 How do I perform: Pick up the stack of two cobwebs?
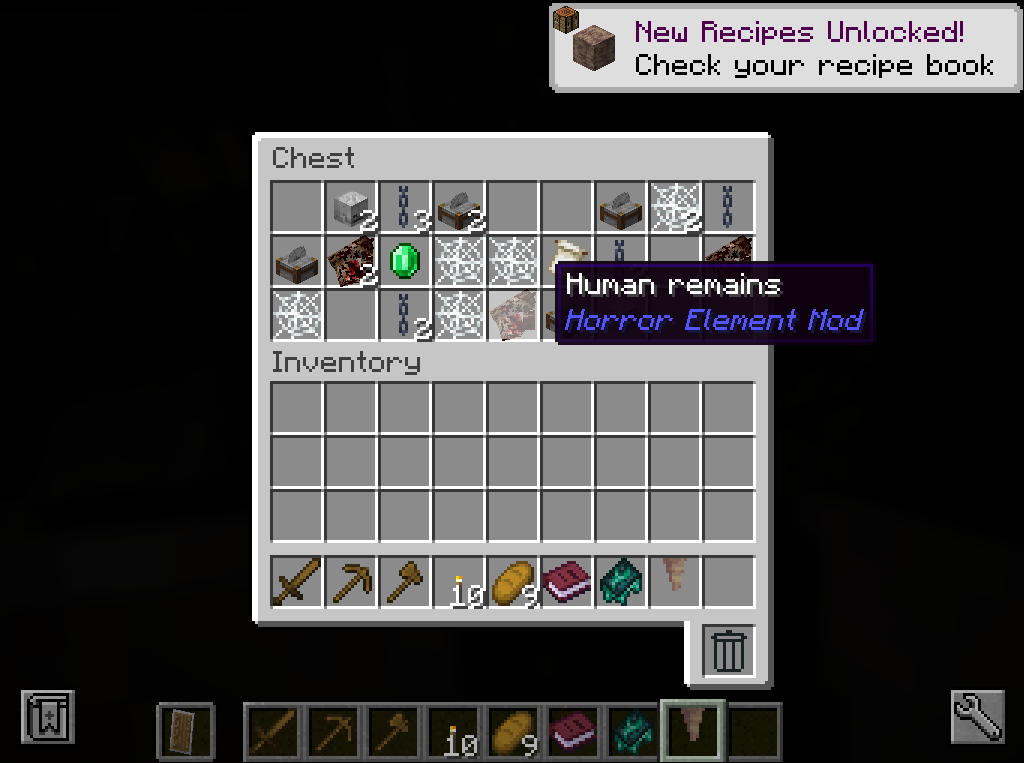pos(674,207)
